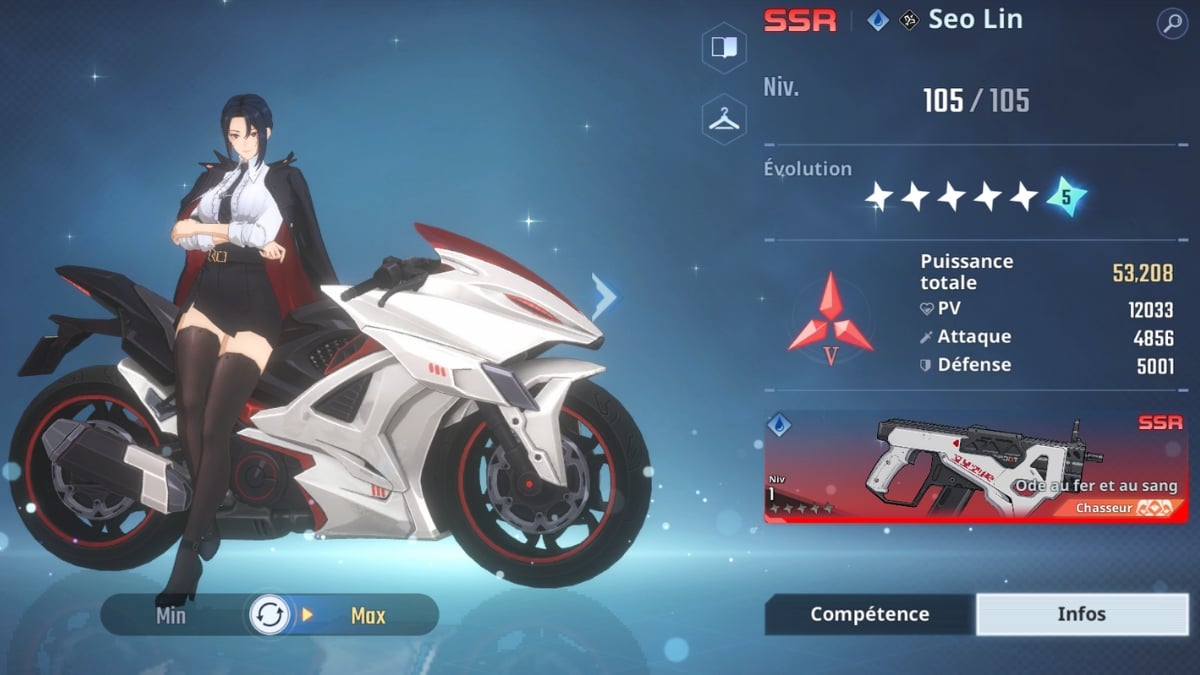
Task: Select the Infos tab
Action: click(x=1081, y=614)
